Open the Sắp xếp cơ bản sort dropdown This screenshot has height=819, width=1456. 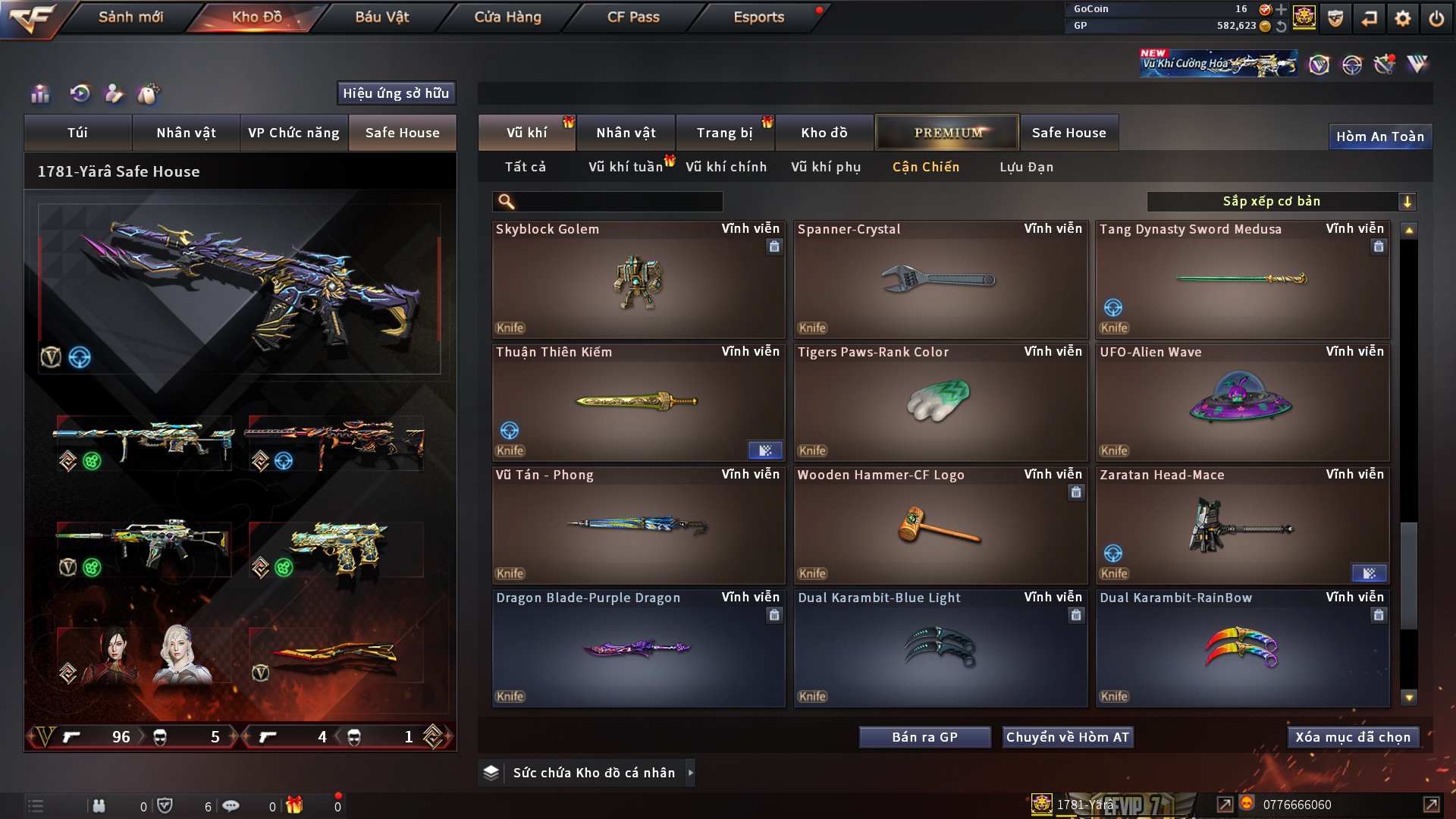[1281, 201]
